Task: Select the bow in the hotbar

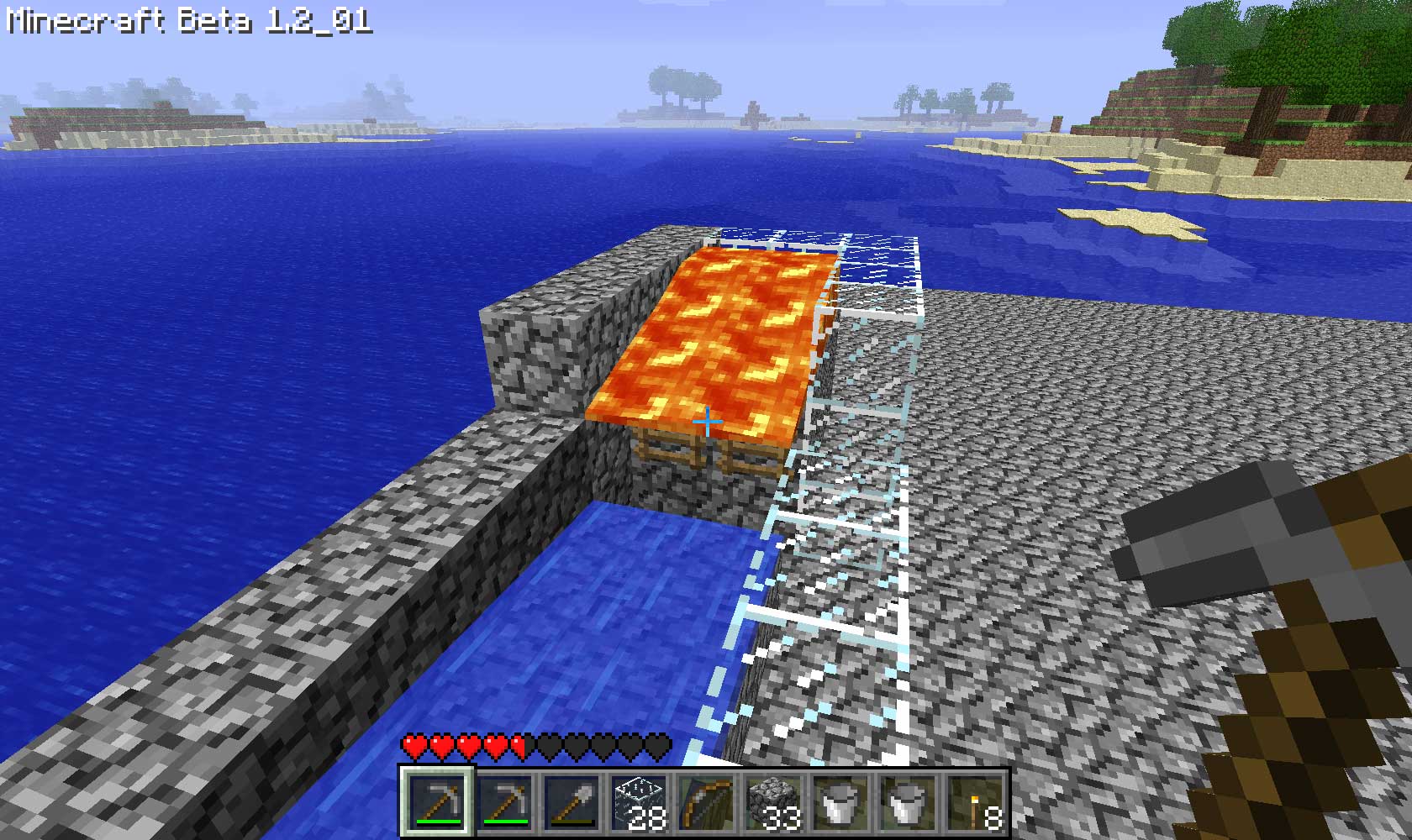Action: [x=706, y=802]
